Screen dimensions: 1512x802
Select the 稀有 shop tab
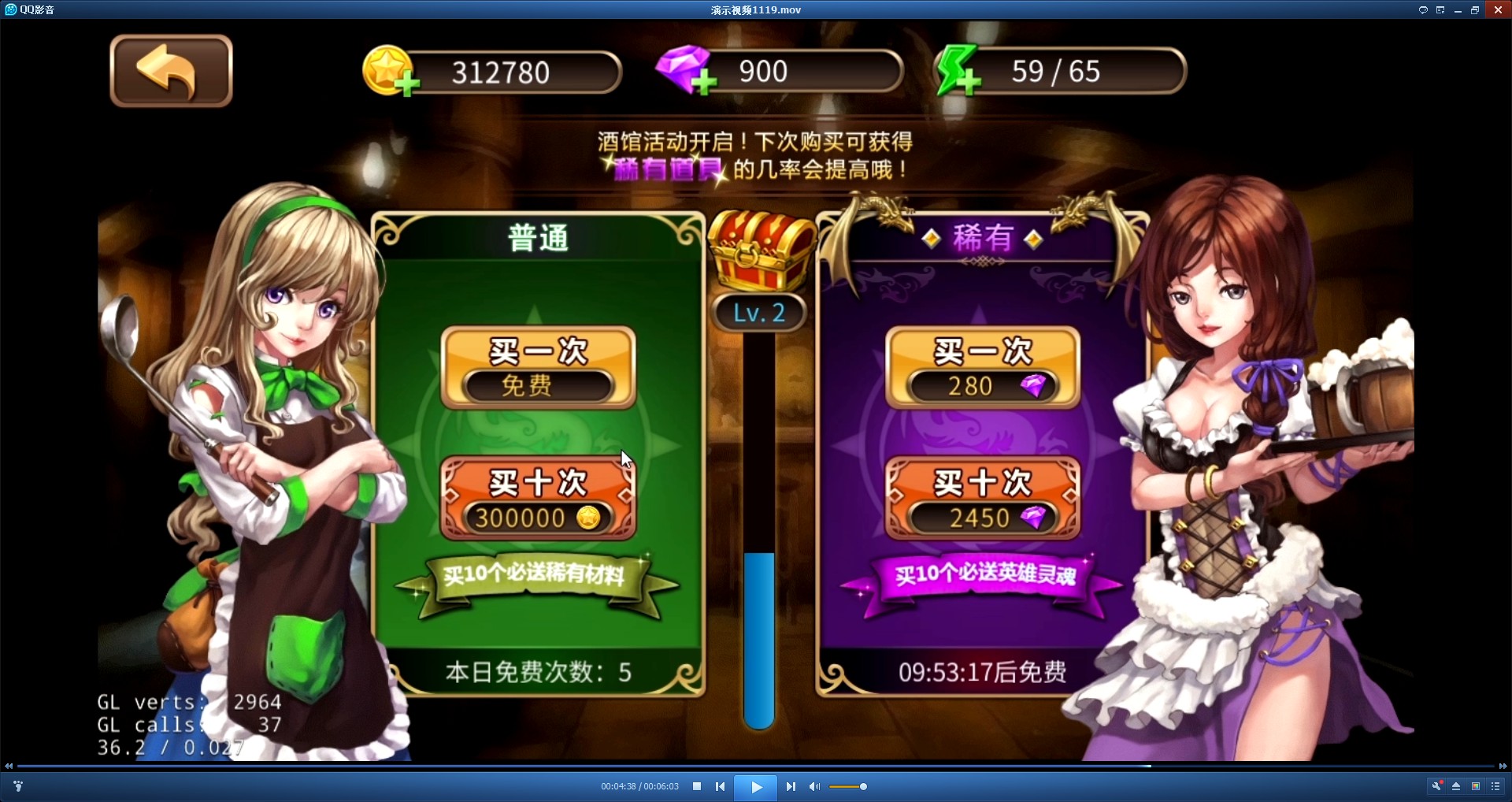(x=982, y=239)
